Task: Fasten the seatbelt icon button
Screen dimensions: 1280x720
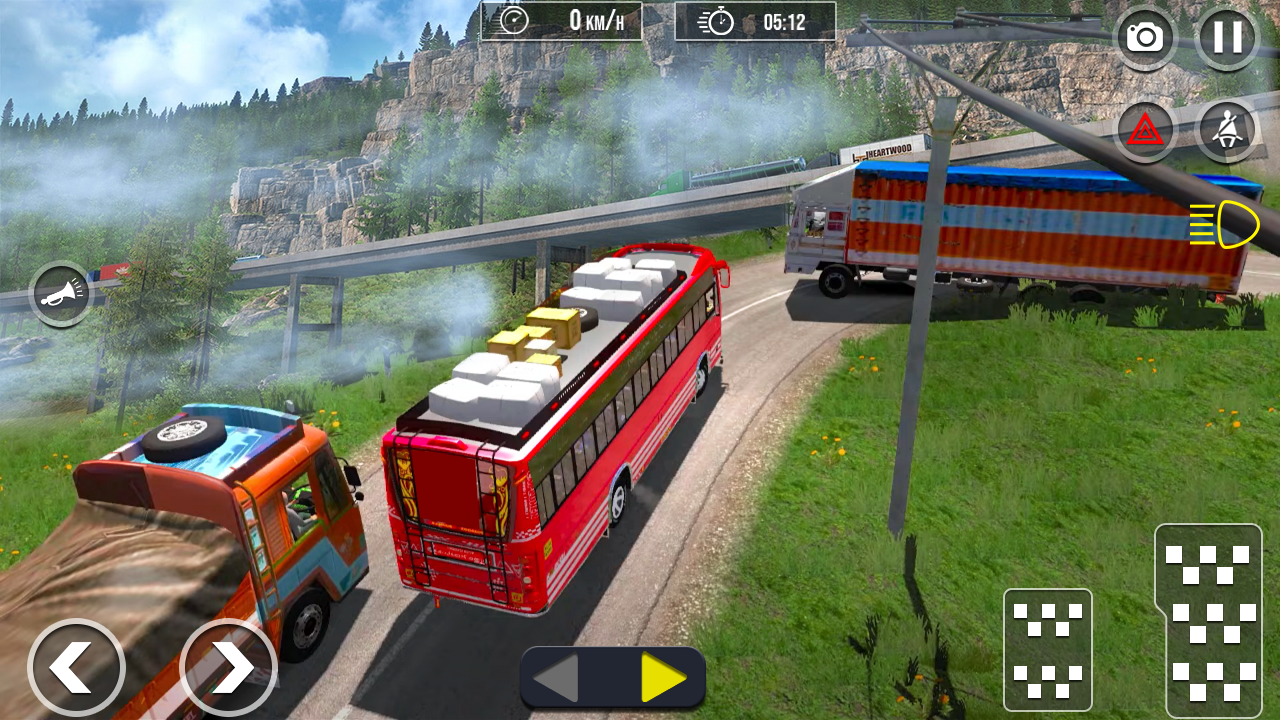Action: tap(1227, 131)
